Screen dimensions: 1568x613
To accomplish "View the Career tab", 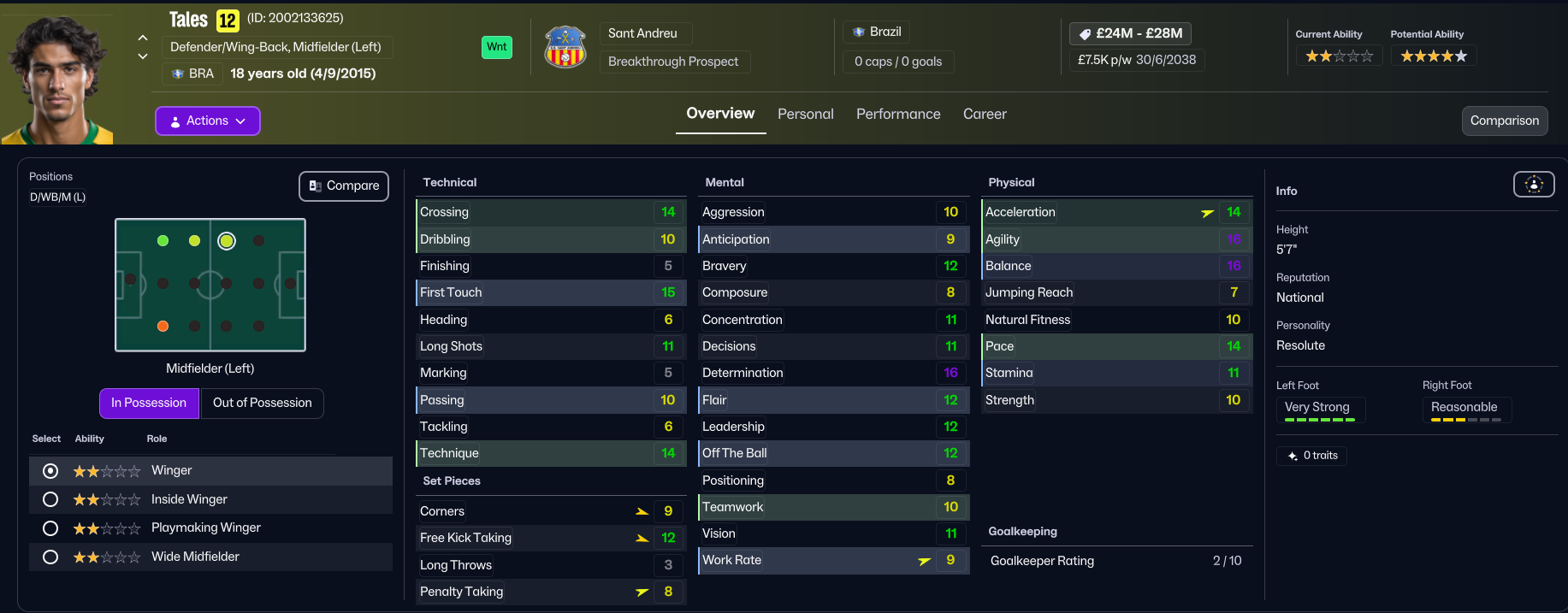I will (x=985, y=115).
